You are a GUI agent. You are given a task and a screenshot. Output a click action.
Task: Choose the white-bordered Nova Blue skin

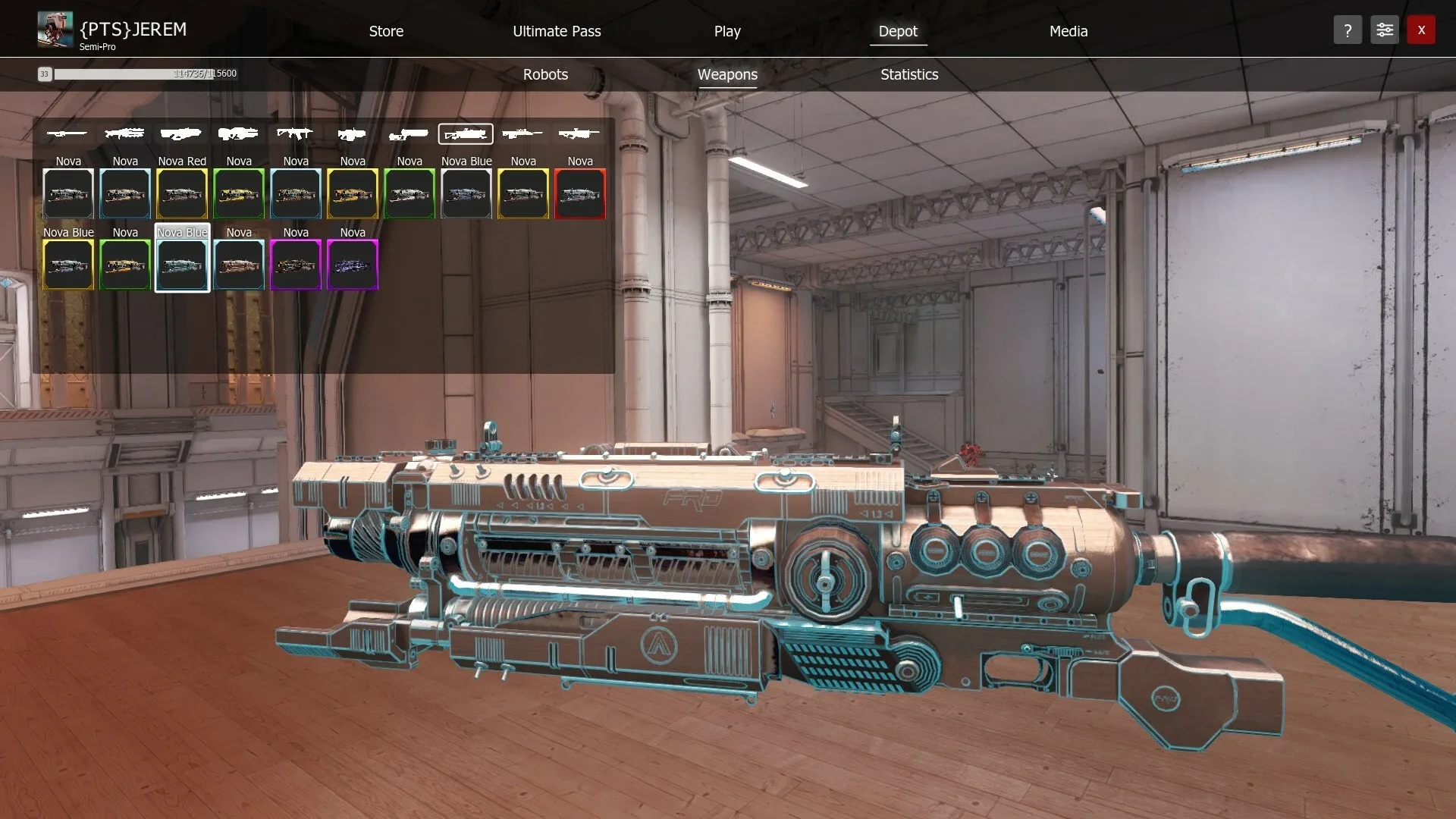click(x=466, y=193)
